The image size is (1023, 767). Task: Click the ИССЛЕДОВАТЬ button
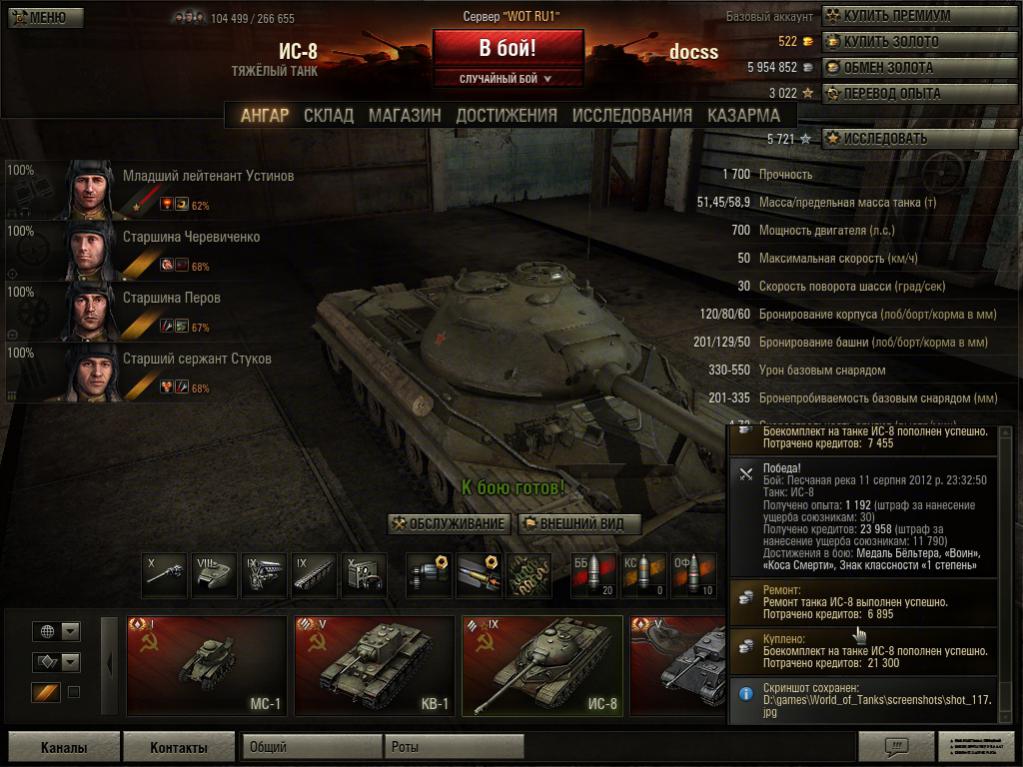919,138
